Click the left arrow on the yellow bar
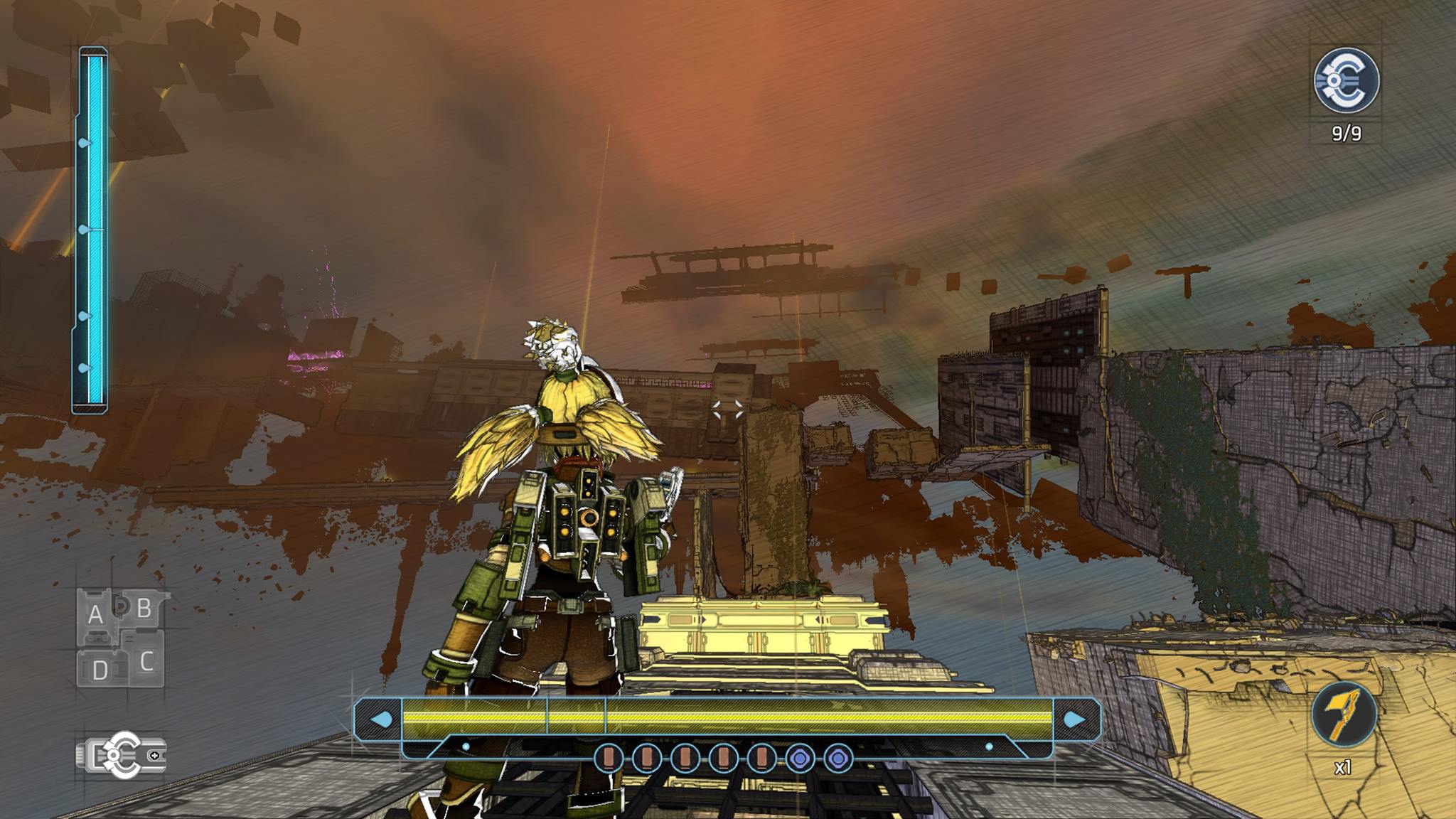Screen dimensions: 1456x819 381,719
